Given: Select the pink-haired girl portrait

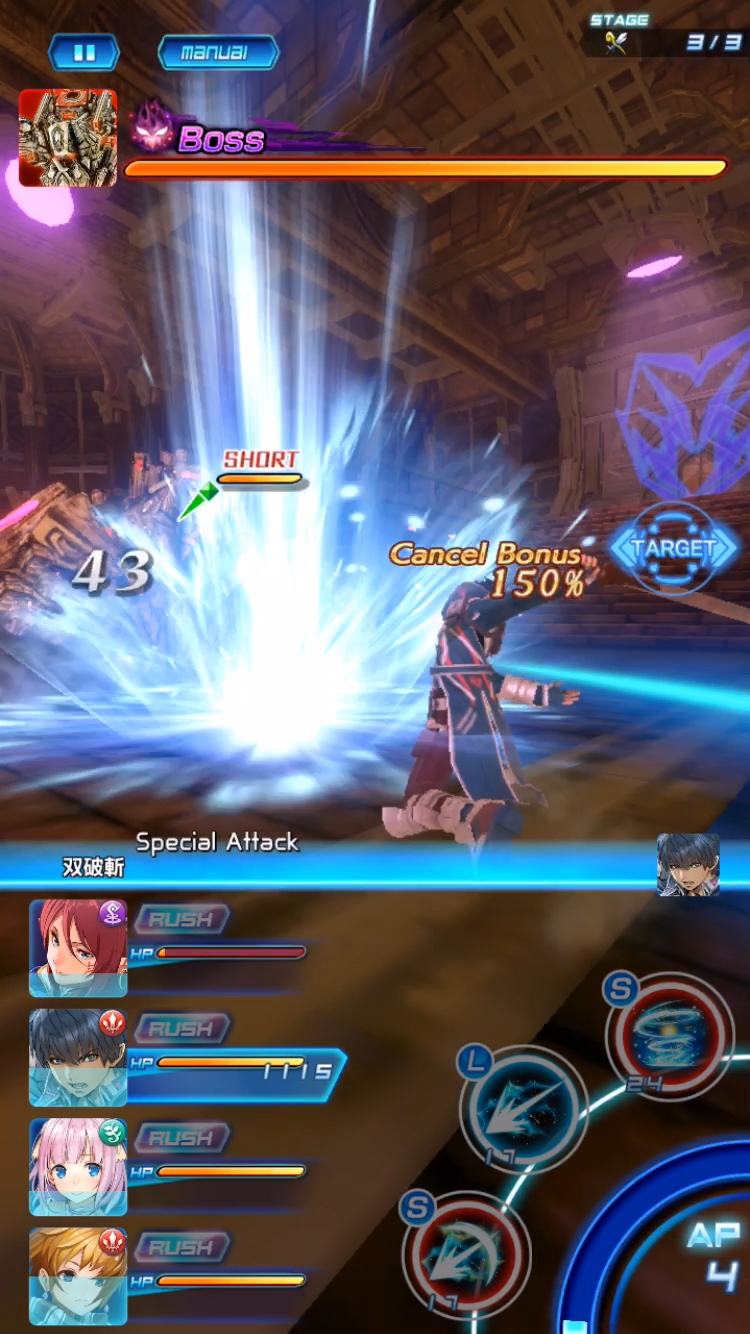Looking at the screenshot, I should (78, 1166).
